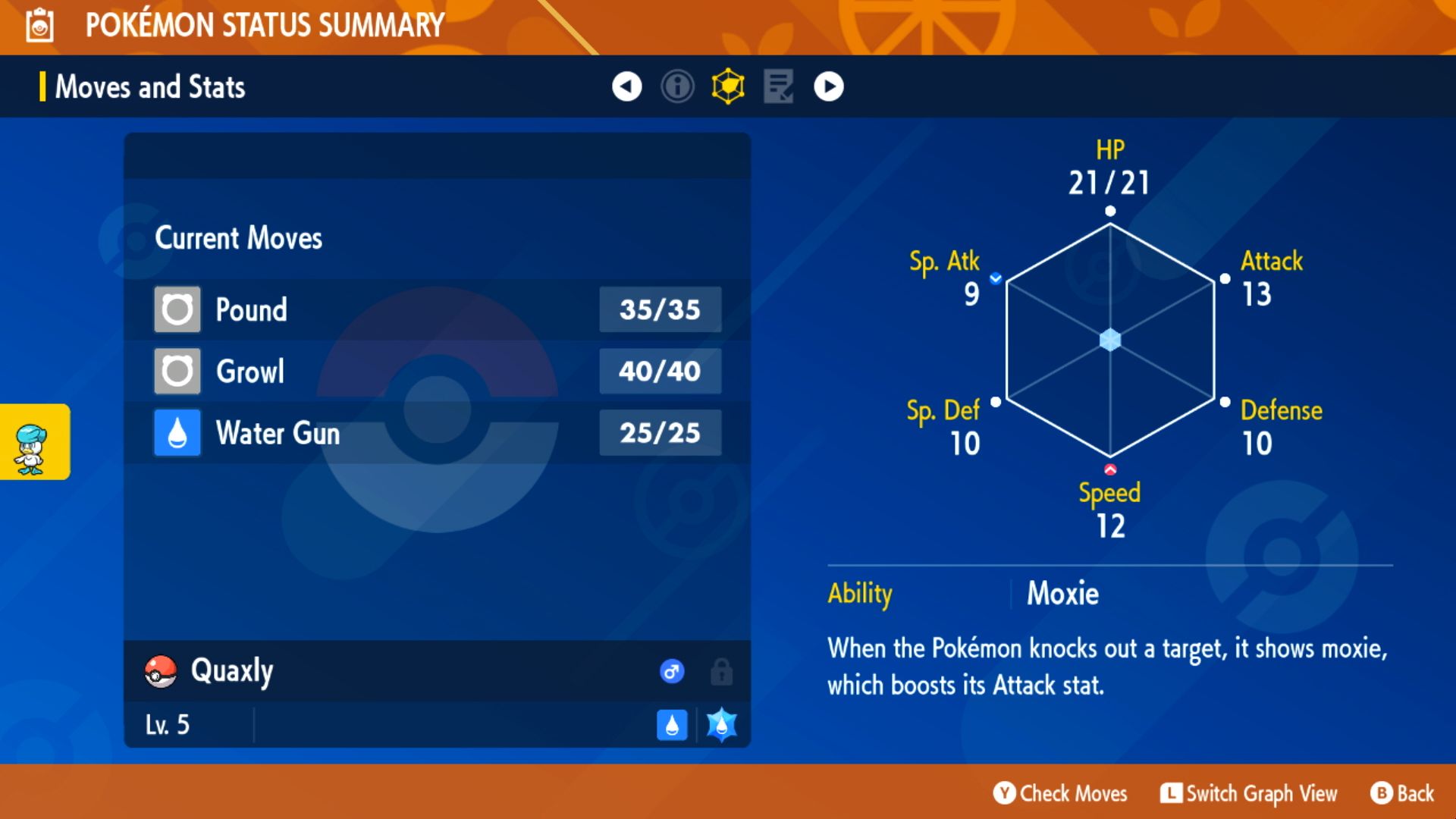Click the right arrow to view next page
The image size is (1456, 819).
[x=828, y=86]
